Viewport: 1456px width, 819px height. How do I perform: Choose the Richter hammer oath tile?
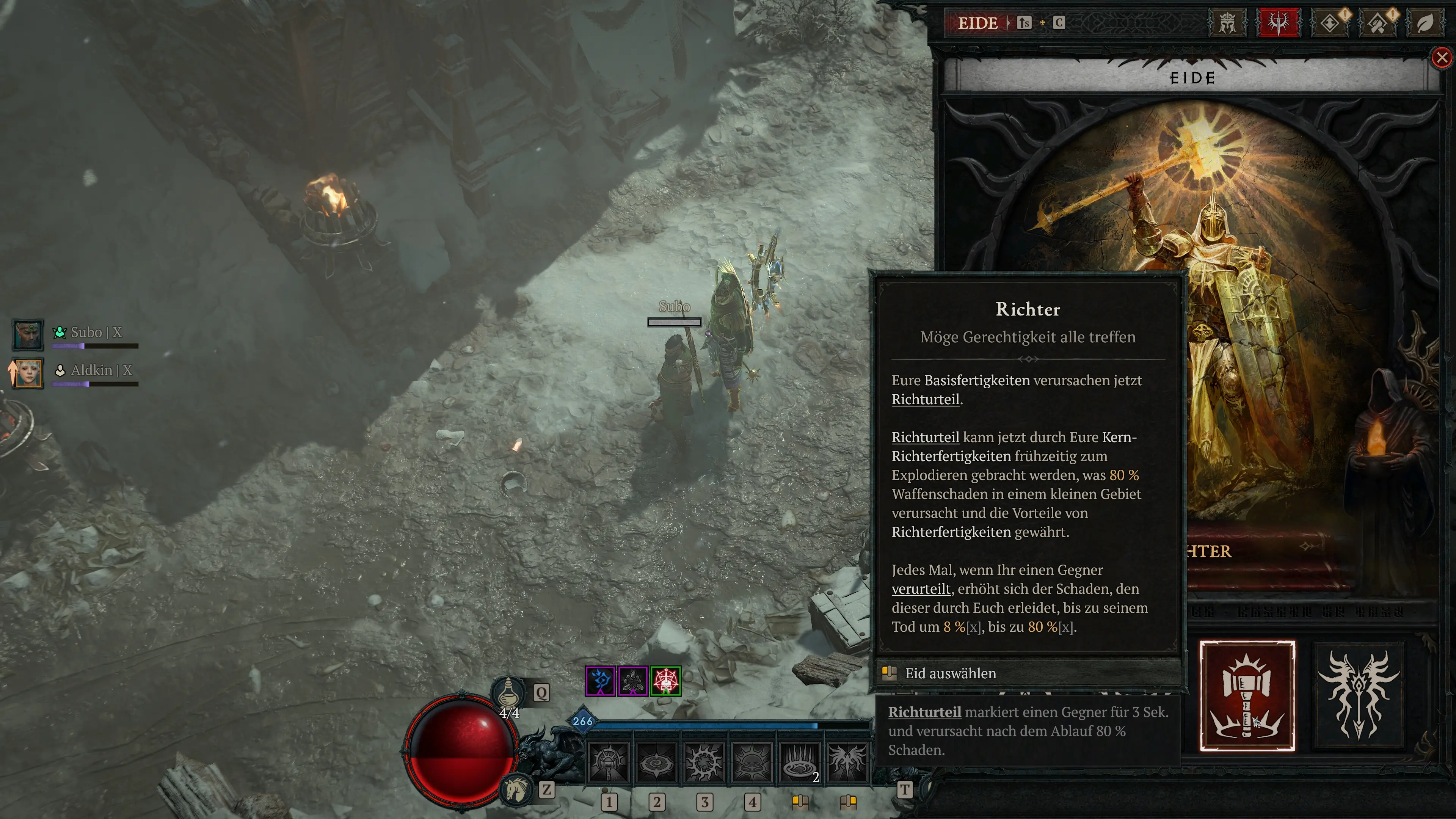tap(1247, 696)
